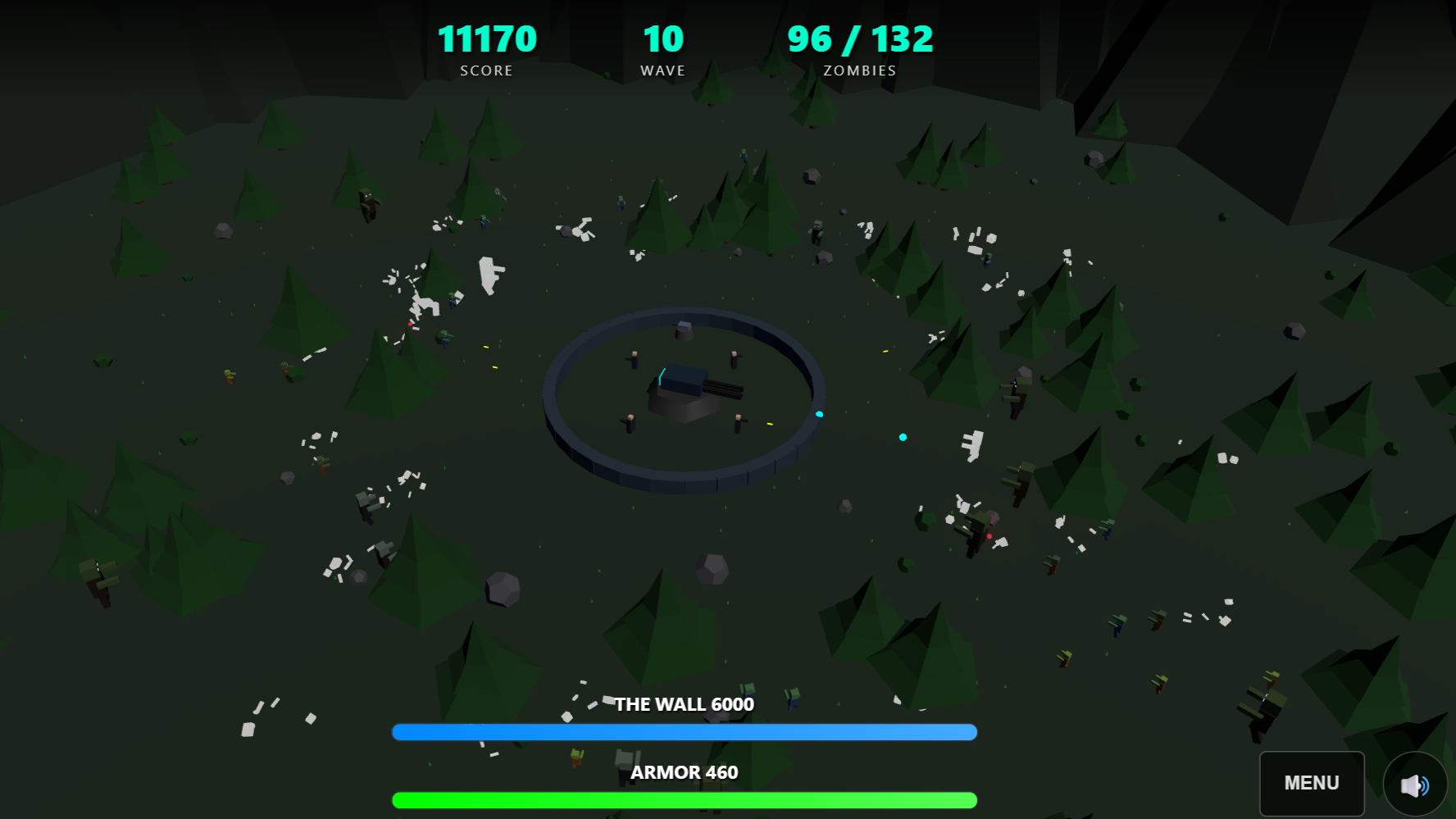
Task: Select the boulder at the bottom center
Action: point(710,570)
